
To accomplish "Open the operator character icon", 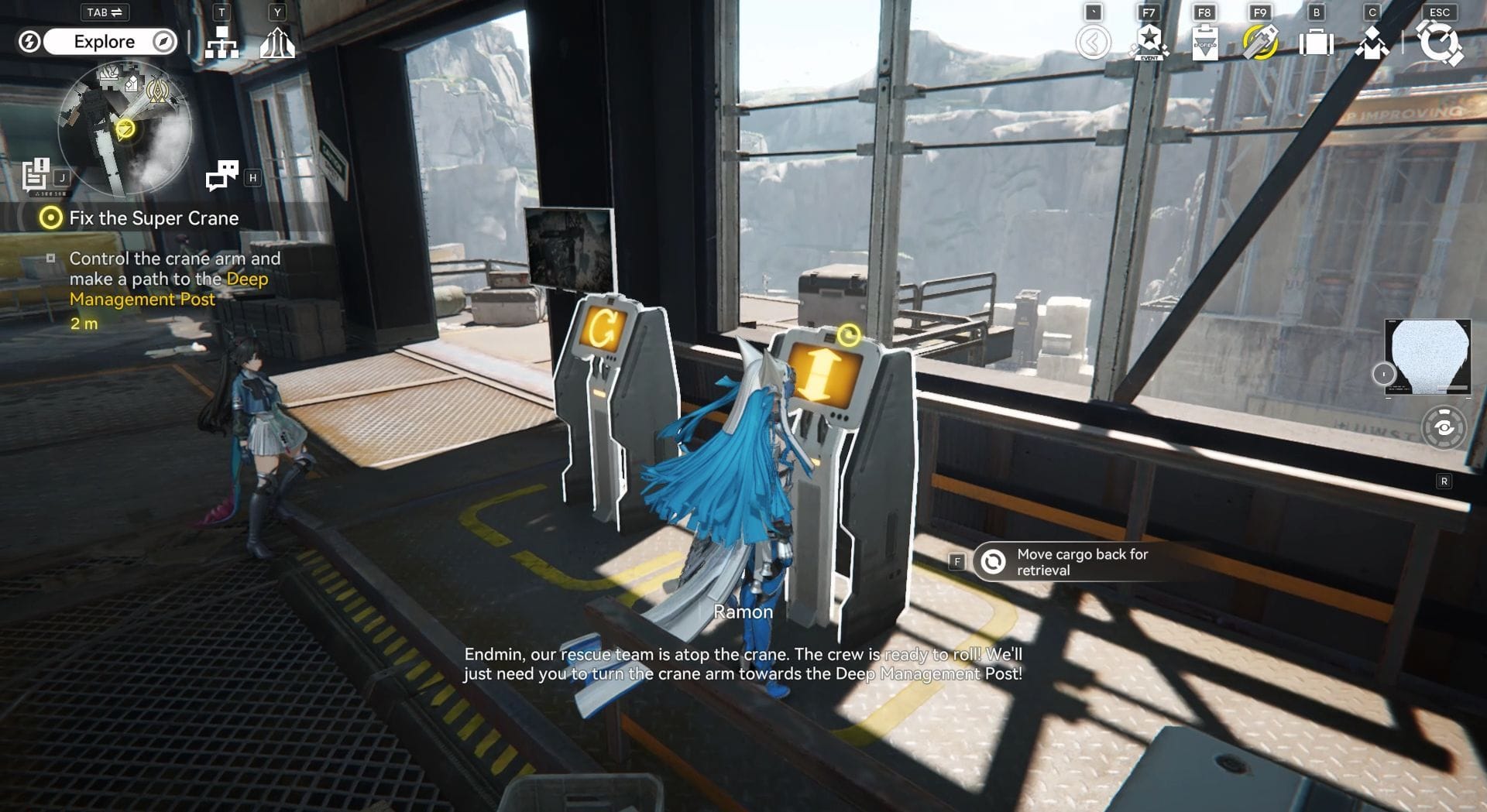I will point(1372,43).
